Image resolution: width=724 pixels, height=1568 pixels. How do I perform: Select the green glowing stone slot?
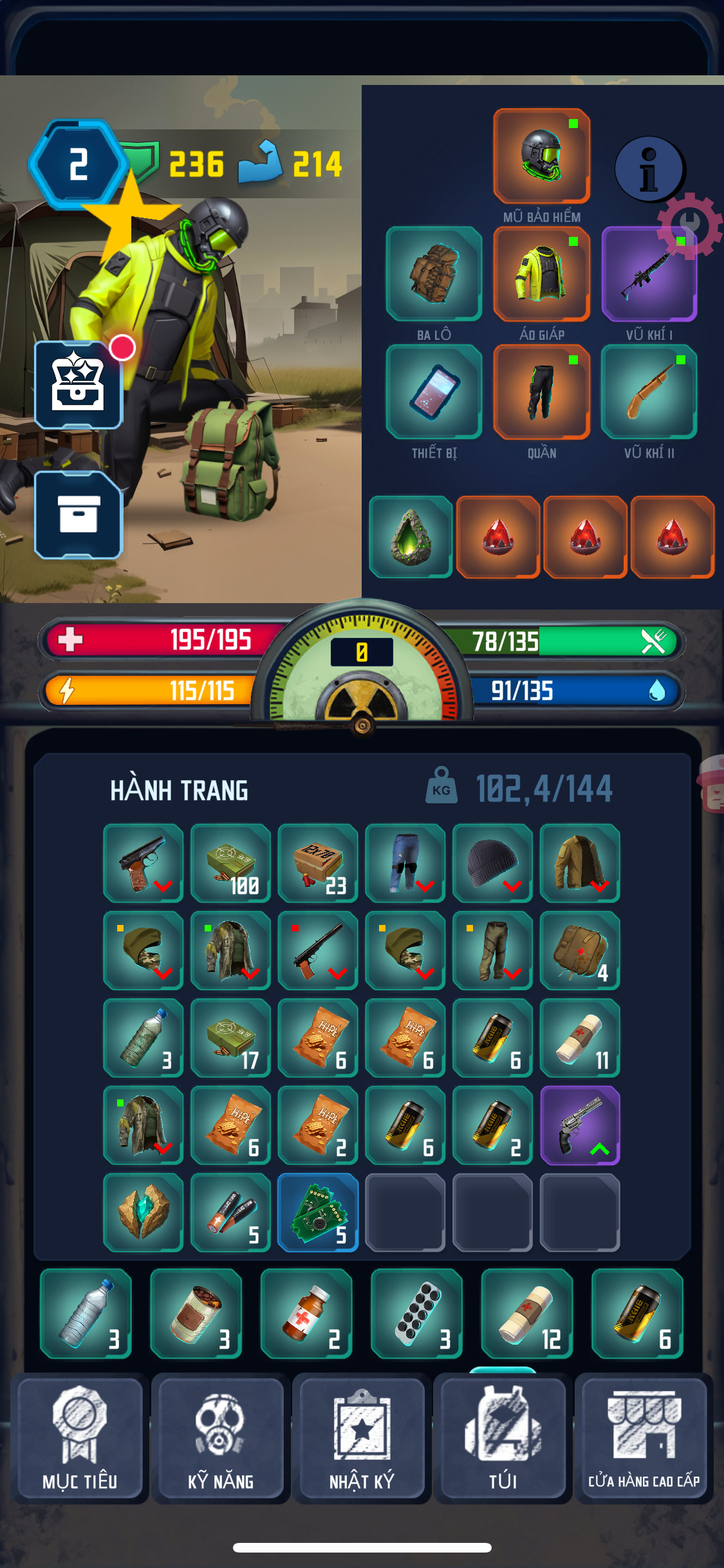(411, 537)
